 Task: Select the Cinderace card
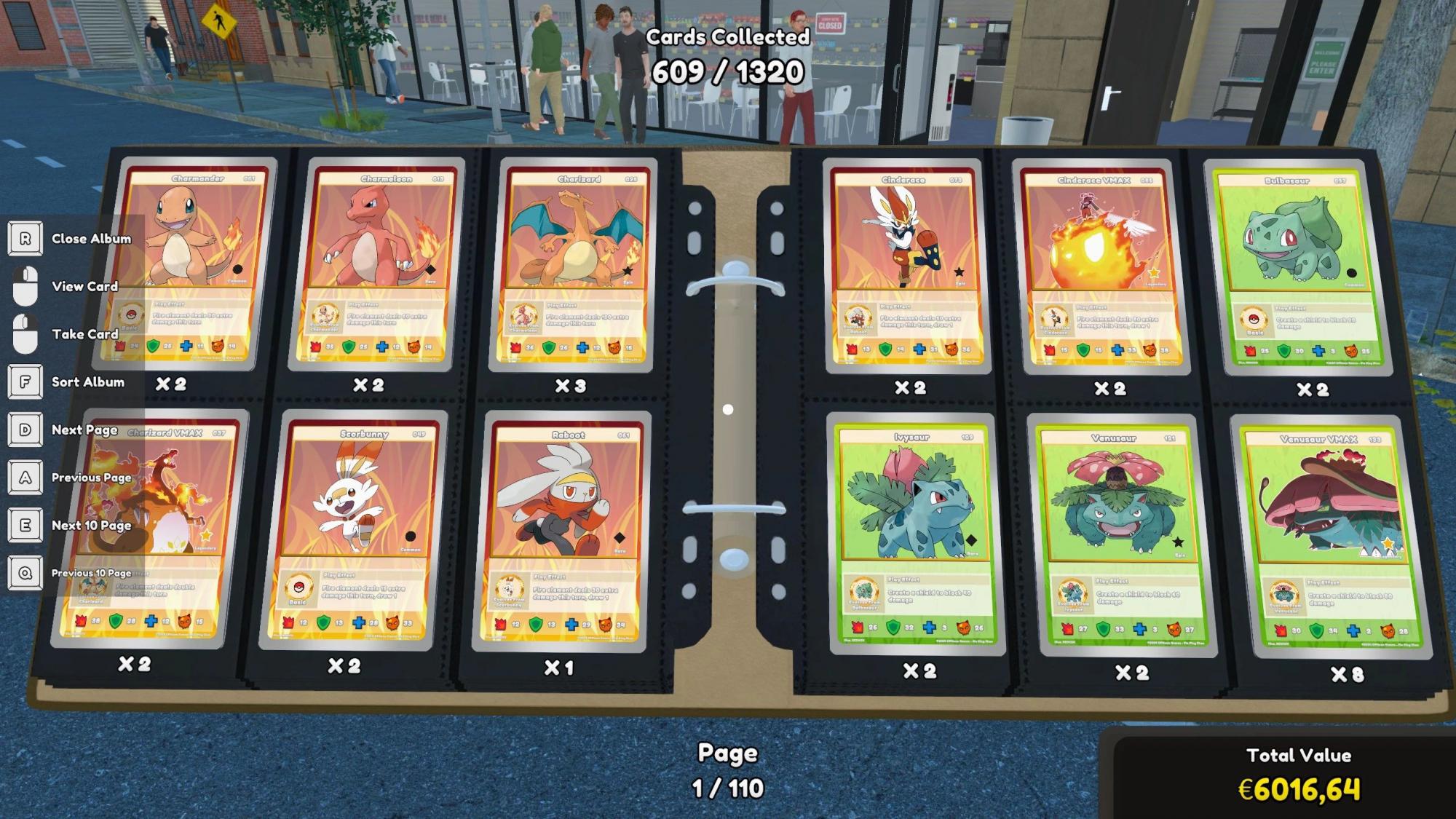pyautogui.click(x=906, y=267)
